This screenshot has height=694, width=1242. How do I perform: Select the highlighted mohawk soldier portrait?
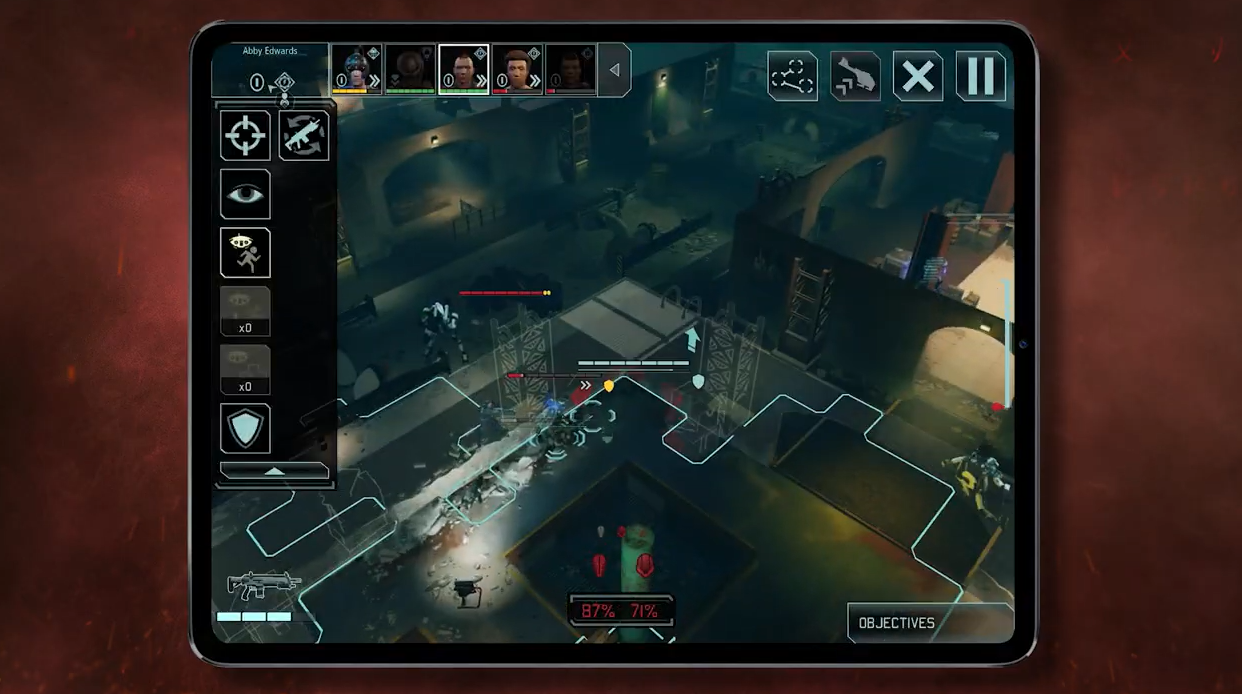click(464, 69)
